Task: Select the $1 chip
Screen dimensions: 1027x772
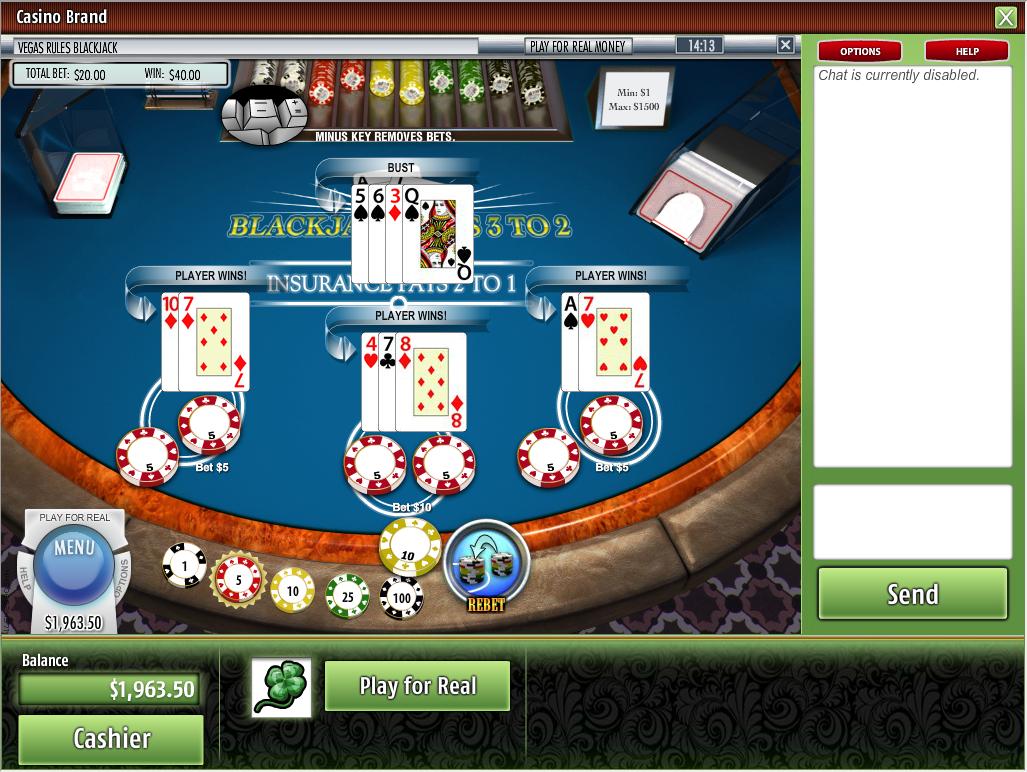Action: point(184,566)
